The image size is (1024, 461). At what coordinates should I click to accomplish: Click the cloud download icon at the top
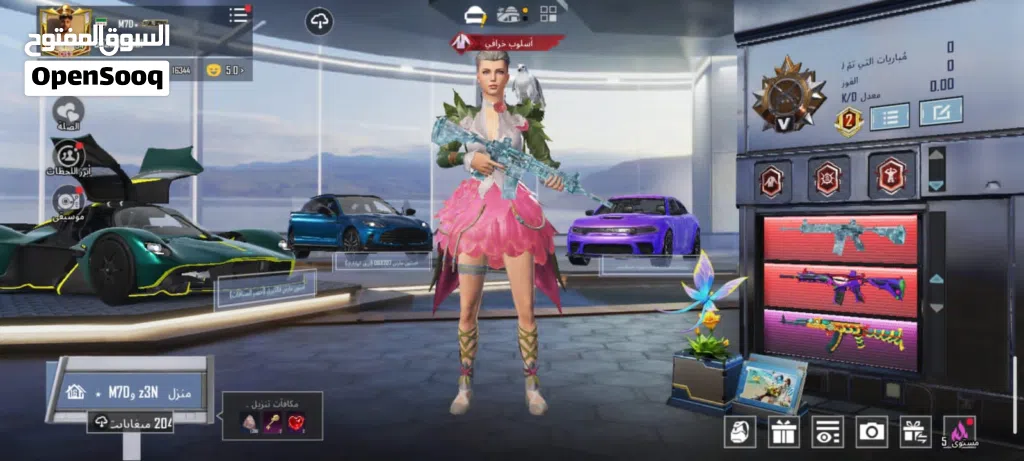pos(319,22)
